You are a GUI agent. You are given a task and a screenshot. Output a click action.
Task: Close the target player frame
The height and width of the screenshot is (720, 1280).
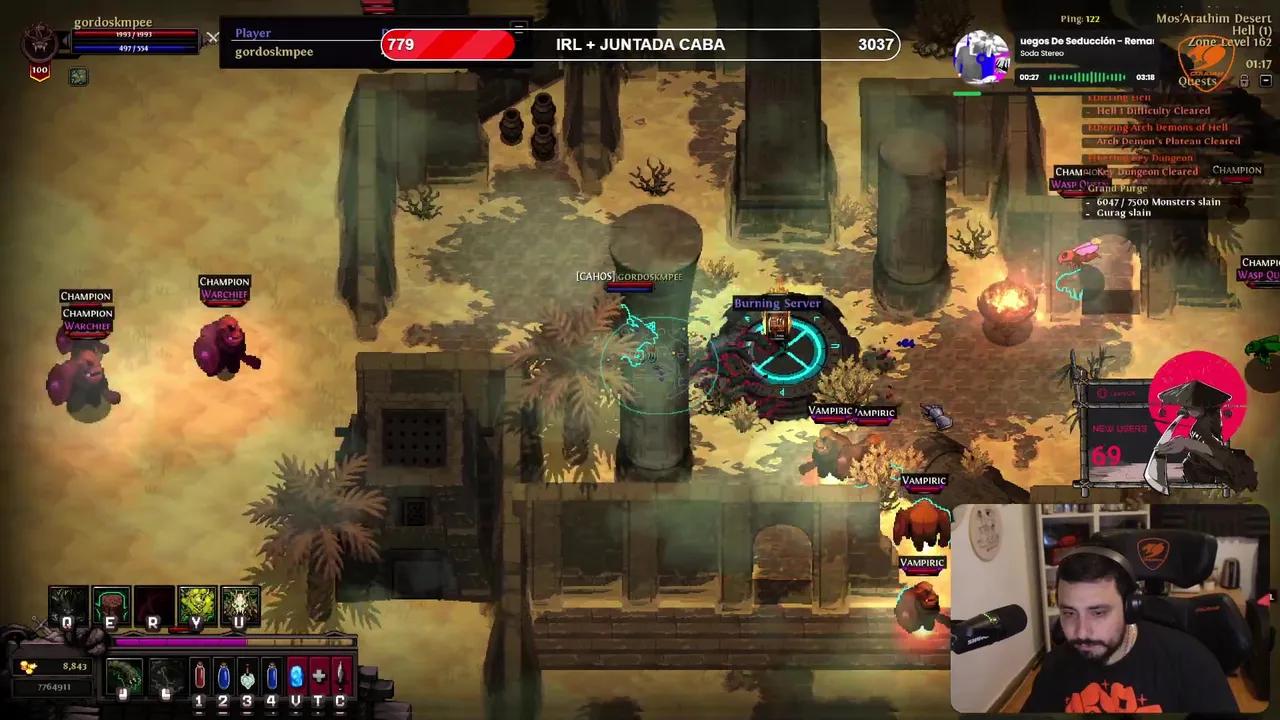[x=213, y=39]
